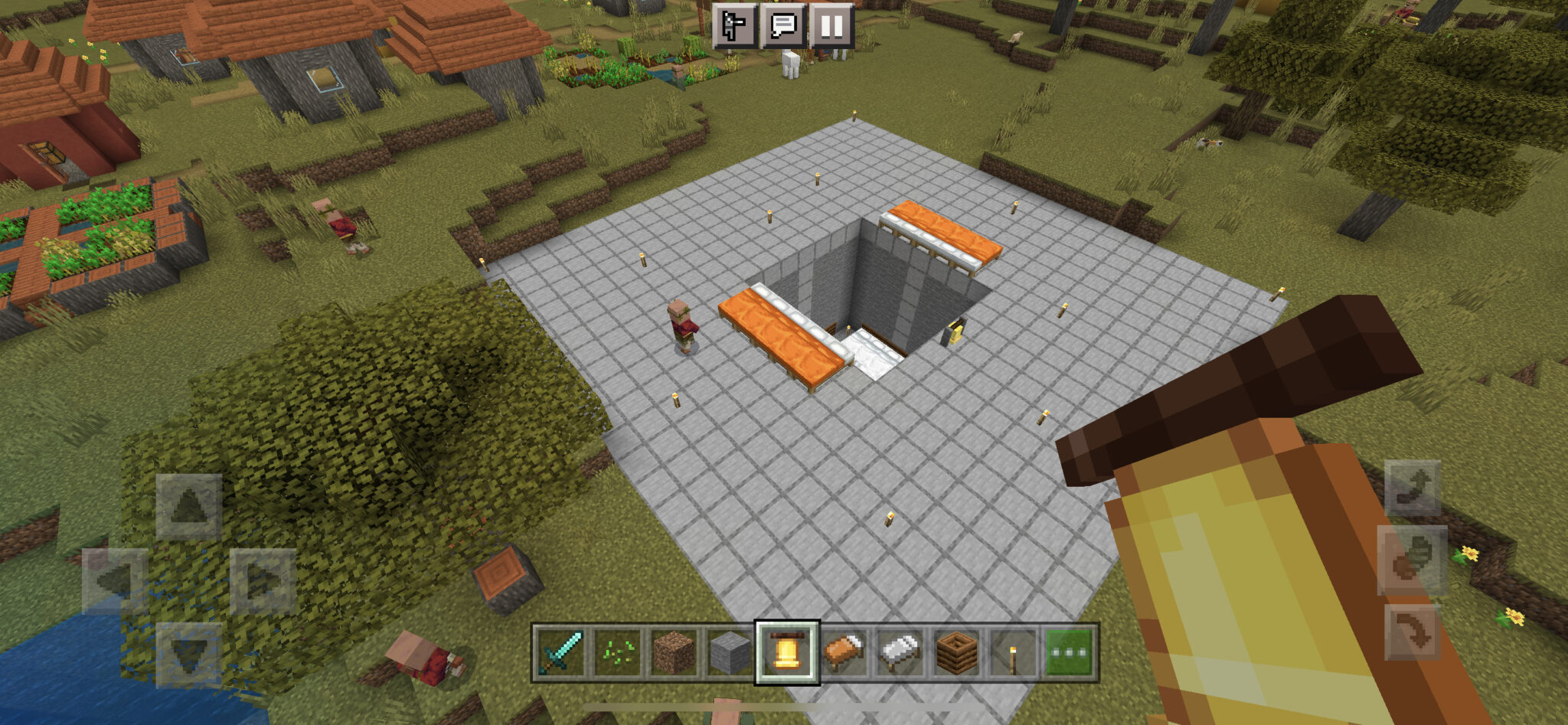Select the gray stone block slot
1568x725 pixels.
click(x=730, y=652)
